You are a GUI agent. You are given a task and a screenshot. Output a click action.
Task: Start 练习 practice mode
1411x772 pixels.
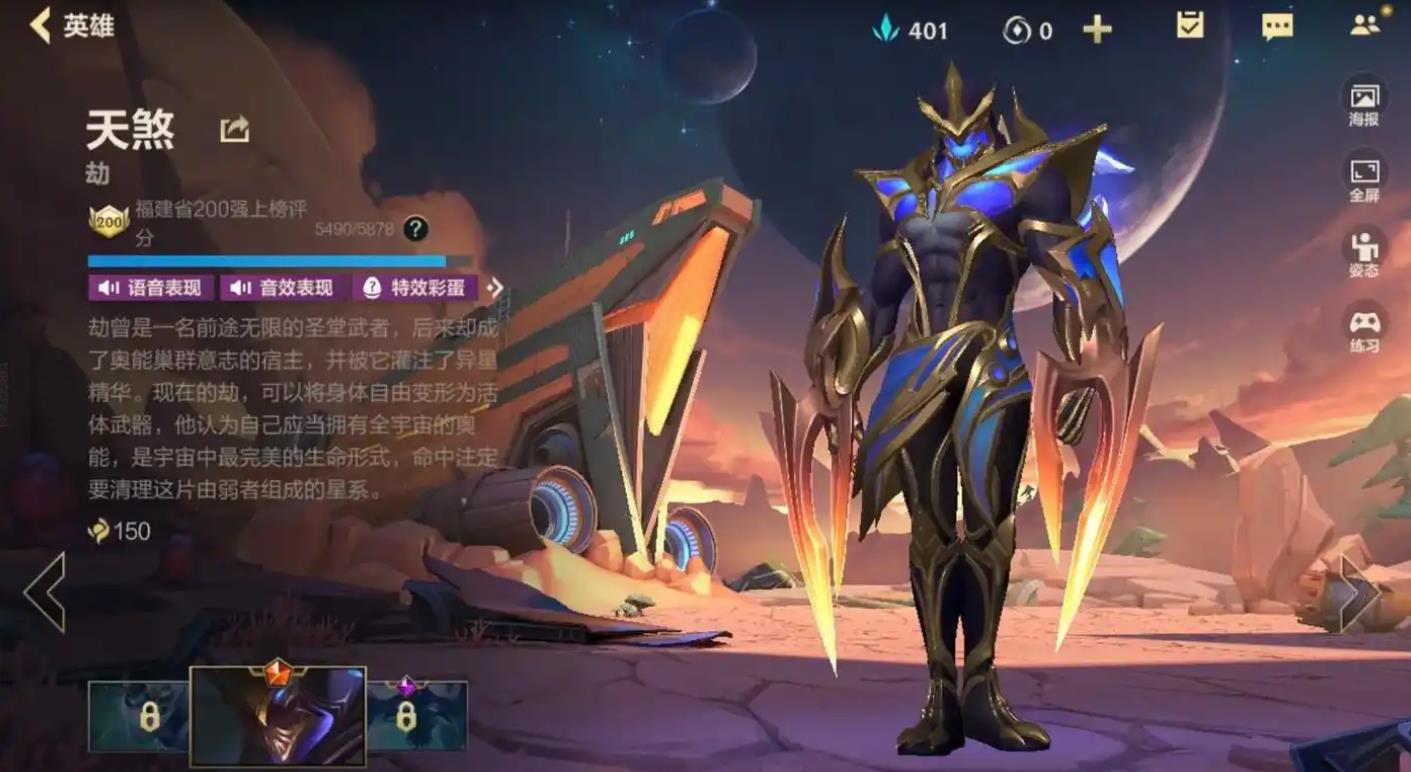pyautogui.click(x=1364, y=330)
